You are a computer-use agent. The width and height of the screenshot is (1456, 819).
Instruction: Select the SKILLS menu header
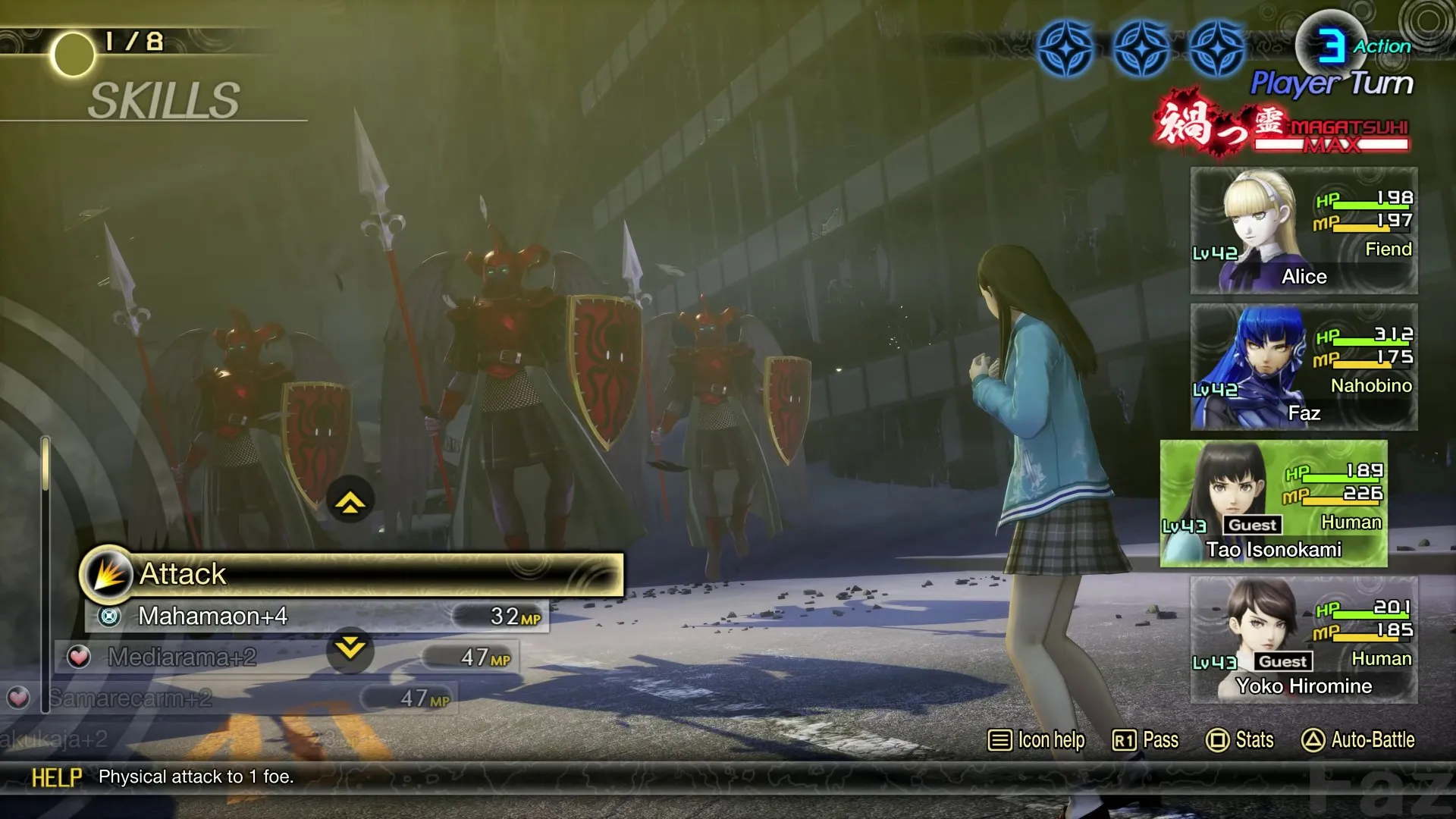[x=163, y=99]
